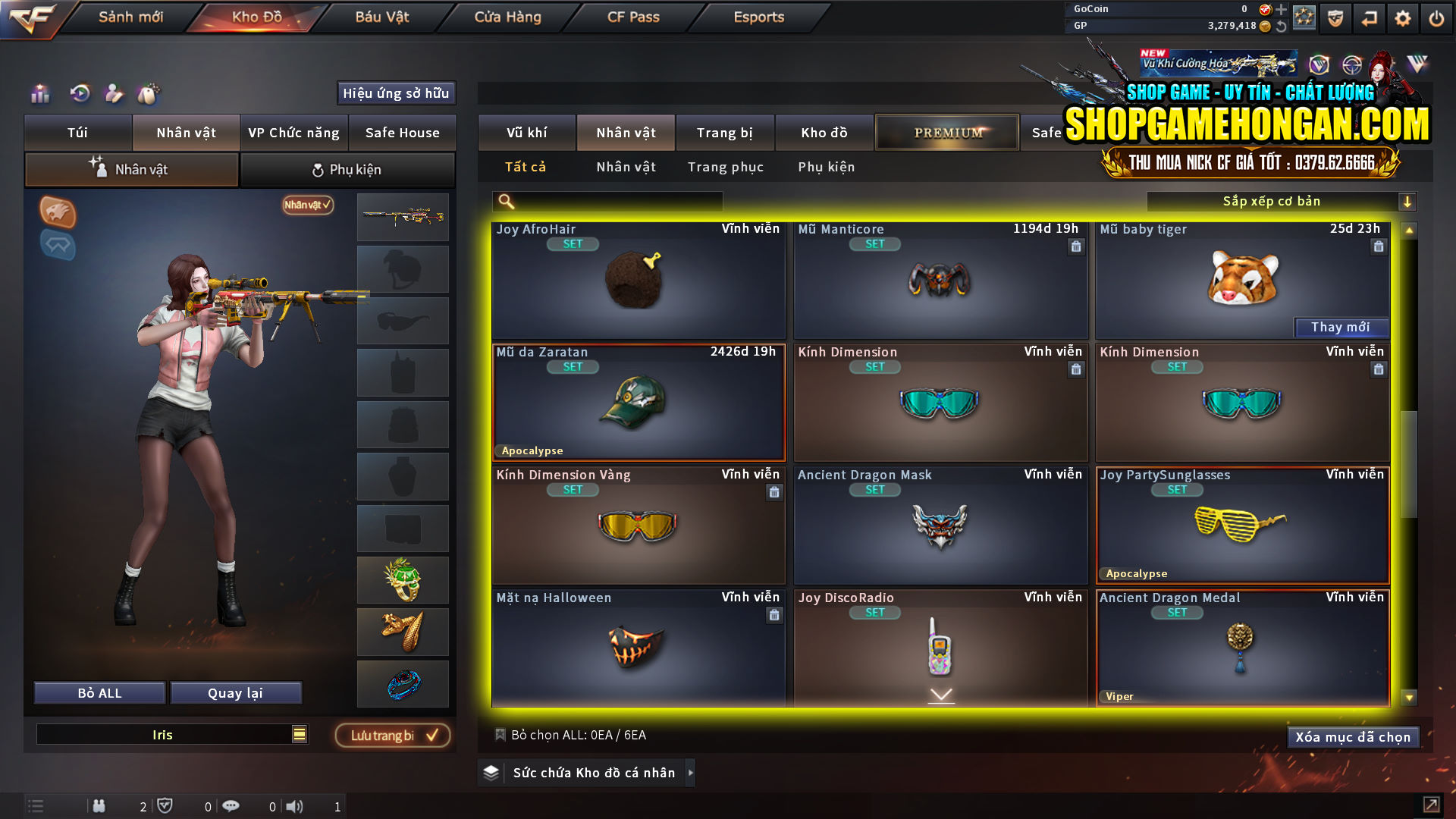Image resolution: width=1456 pixels, height=819 pixels.
Task: Select the Crossfire shield icon near settings
Action: point(1335,17)
